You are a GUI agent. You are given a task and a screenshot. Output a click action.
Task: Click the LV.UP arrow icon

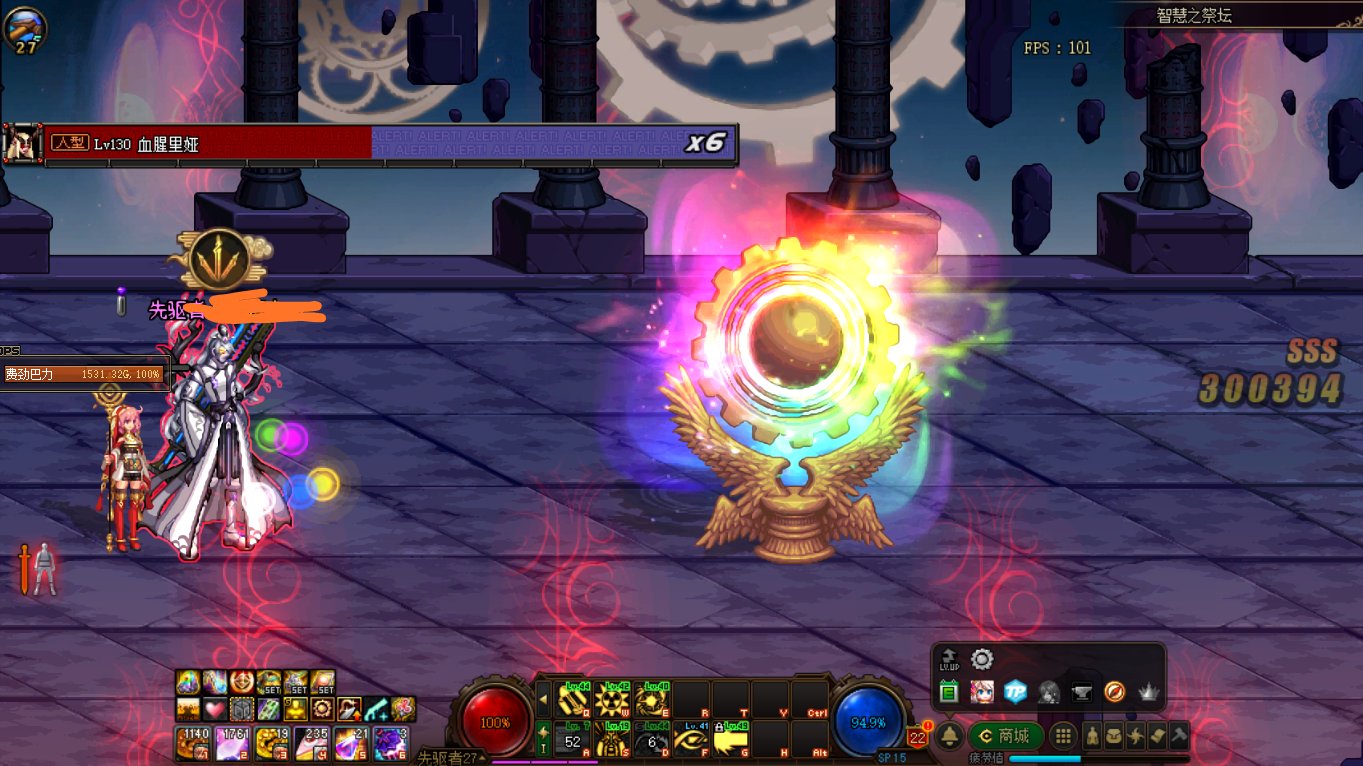click(949, 659)
